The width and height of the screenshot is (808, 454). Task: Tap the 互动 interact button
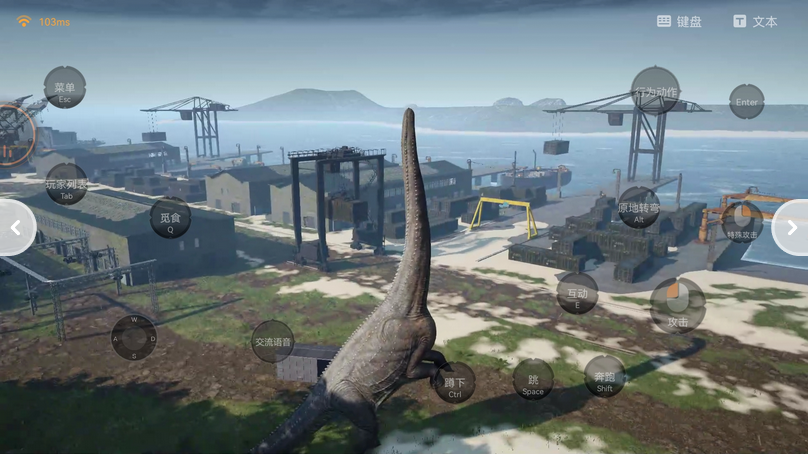pyautogui.click(x=577, y=294)
